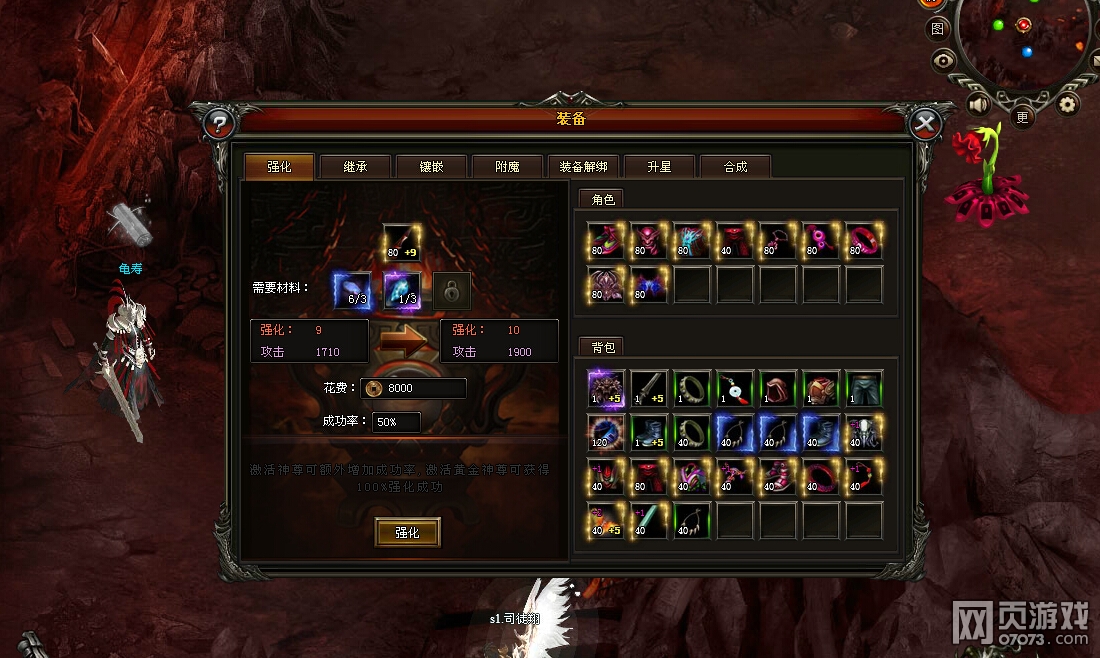Close the 装备 equipment window
This screenshot has height=658, width=1100.
925,124
